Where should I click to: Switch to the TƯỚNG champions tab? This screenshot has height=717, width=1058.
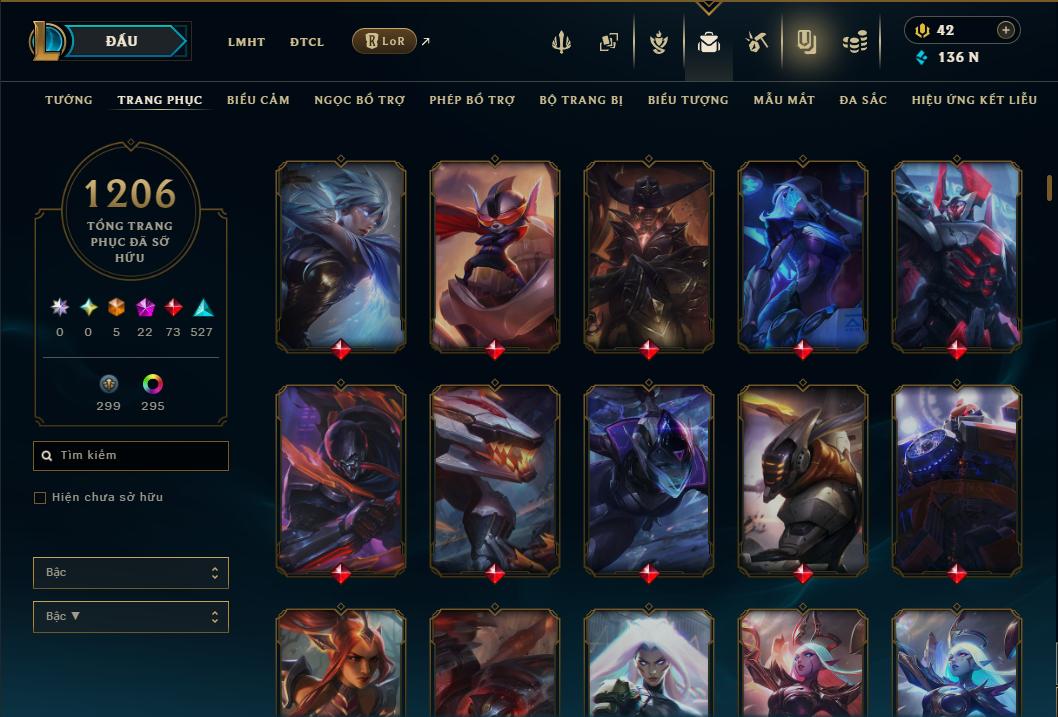tap(69, 100)
